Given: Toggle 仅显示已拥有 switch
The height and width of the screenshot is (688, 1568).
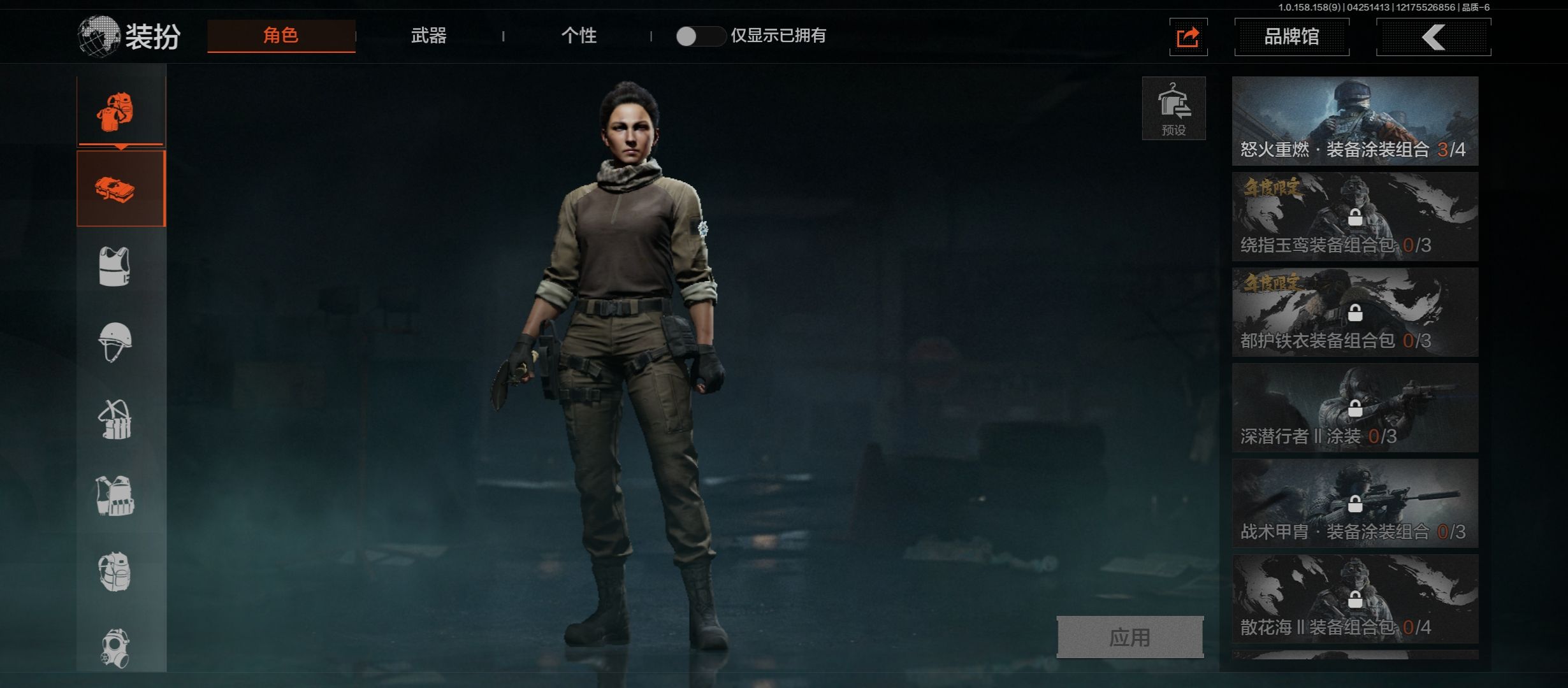Looking at the screenshot, I should point(700,36).
